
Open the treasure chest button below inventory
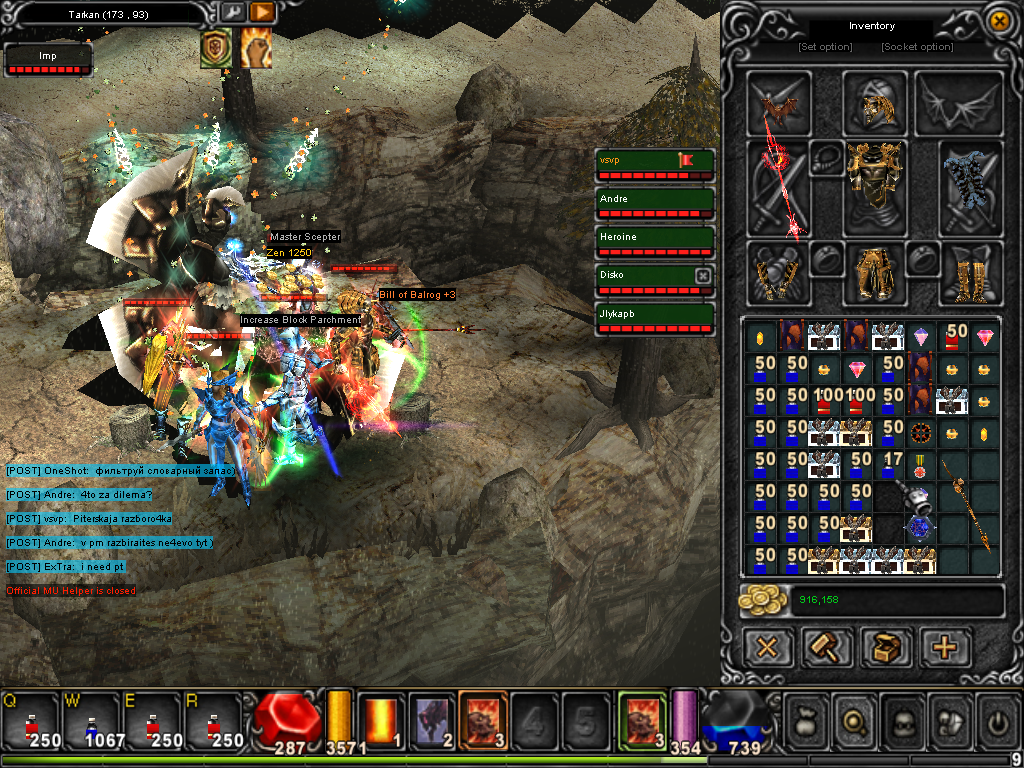point(886,646)
